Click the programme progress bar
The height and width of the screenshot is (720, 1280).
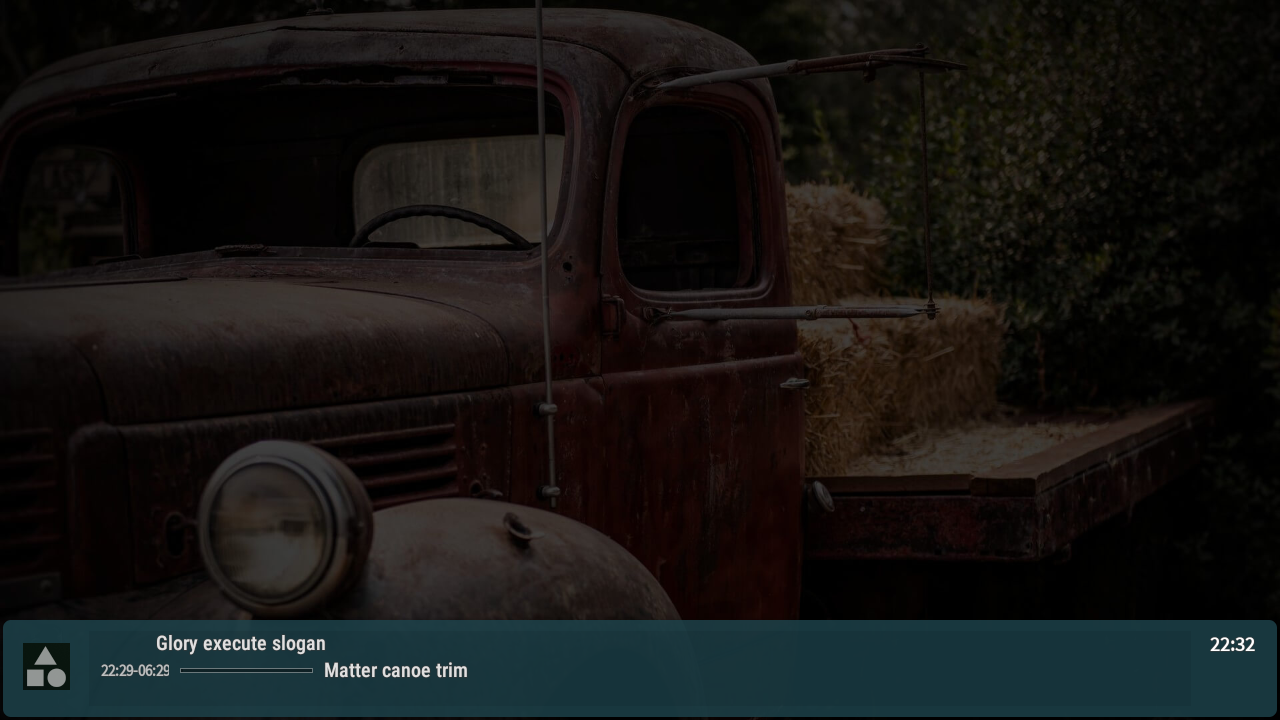coord(246,671)
